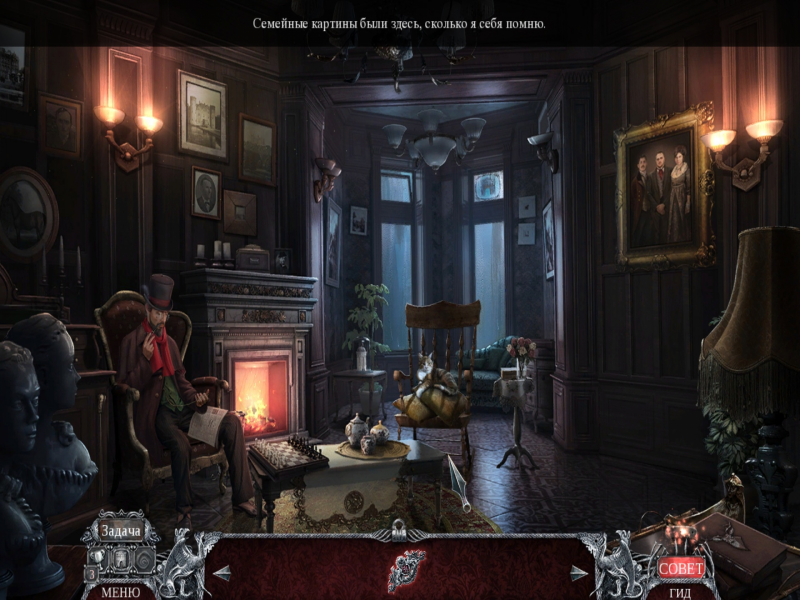Open the МЕНЮ game menu

[x=120, y=591]
